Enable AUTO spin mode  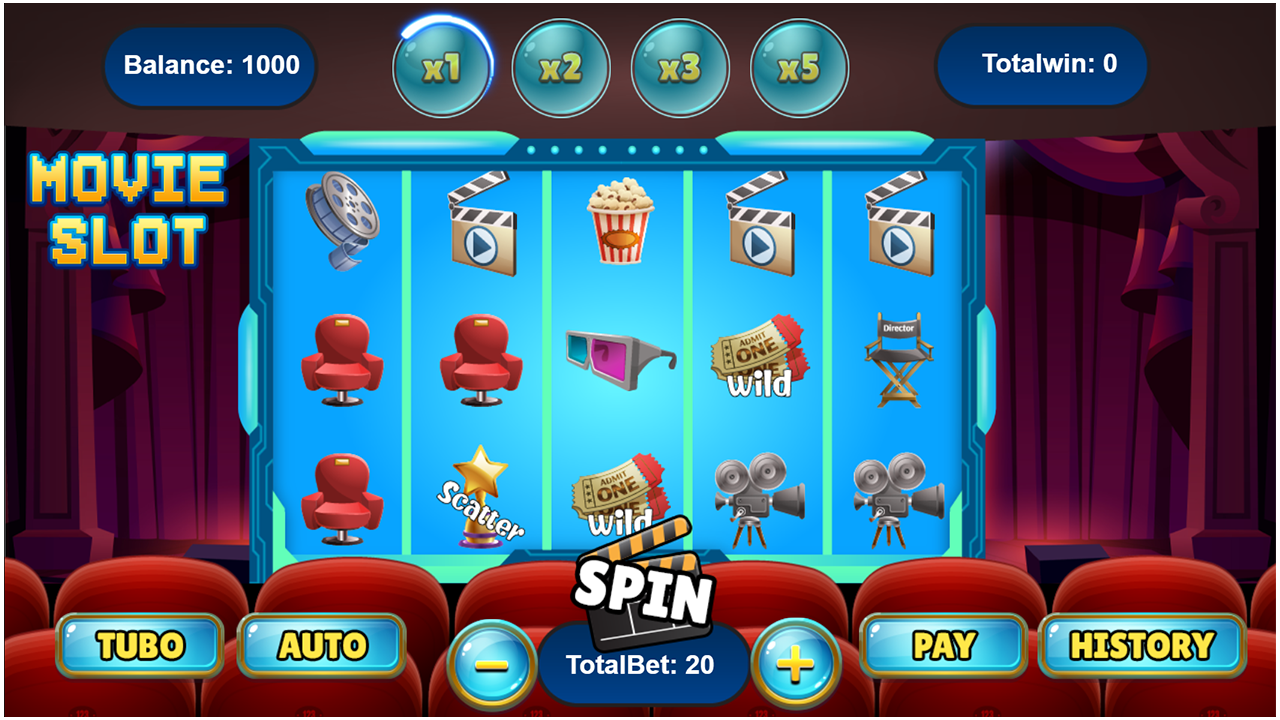pos(322,644)
